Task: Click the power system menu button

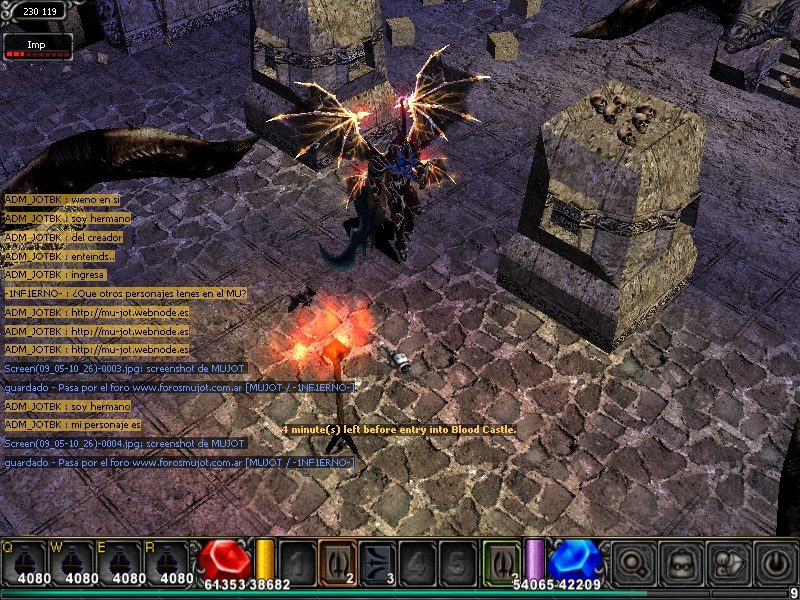Action: click(775, 563)
